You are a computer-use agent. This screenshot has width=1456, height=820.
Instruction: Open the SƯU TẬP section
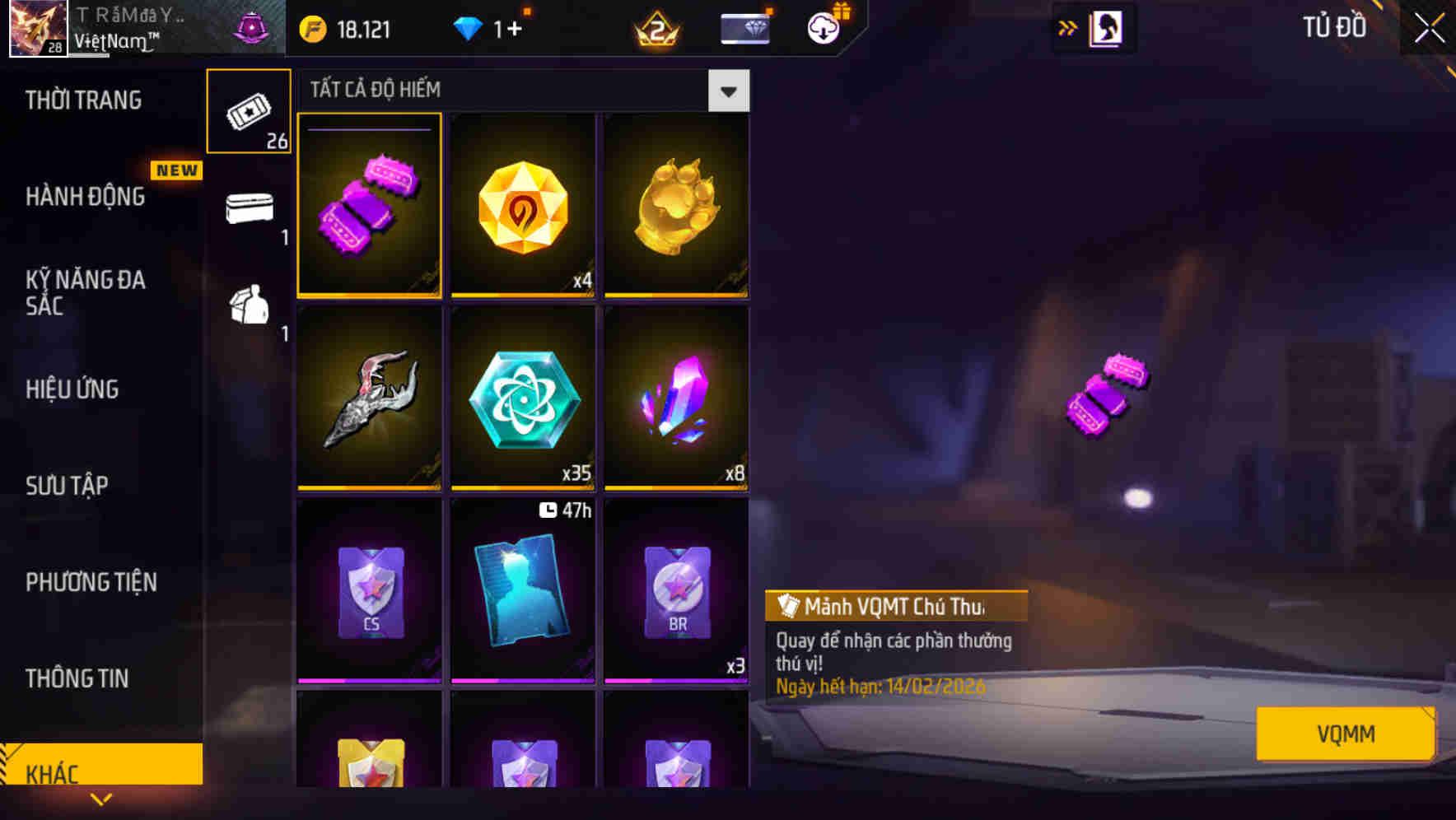pyautogui.click(x=69, y=486)
